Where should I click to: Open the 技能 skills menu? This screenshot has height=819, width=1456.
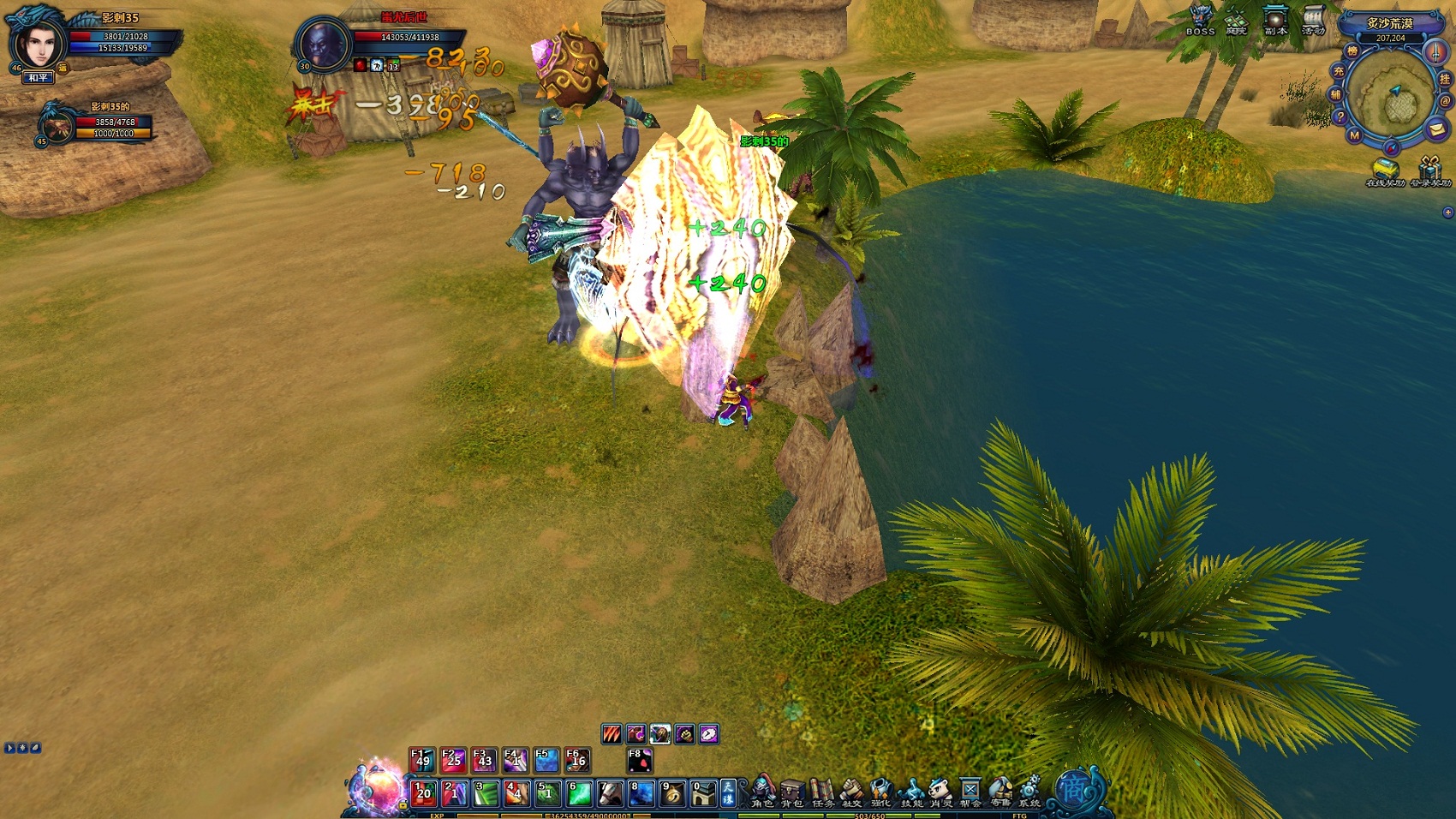pyautogui.click(x=911, y=792)
